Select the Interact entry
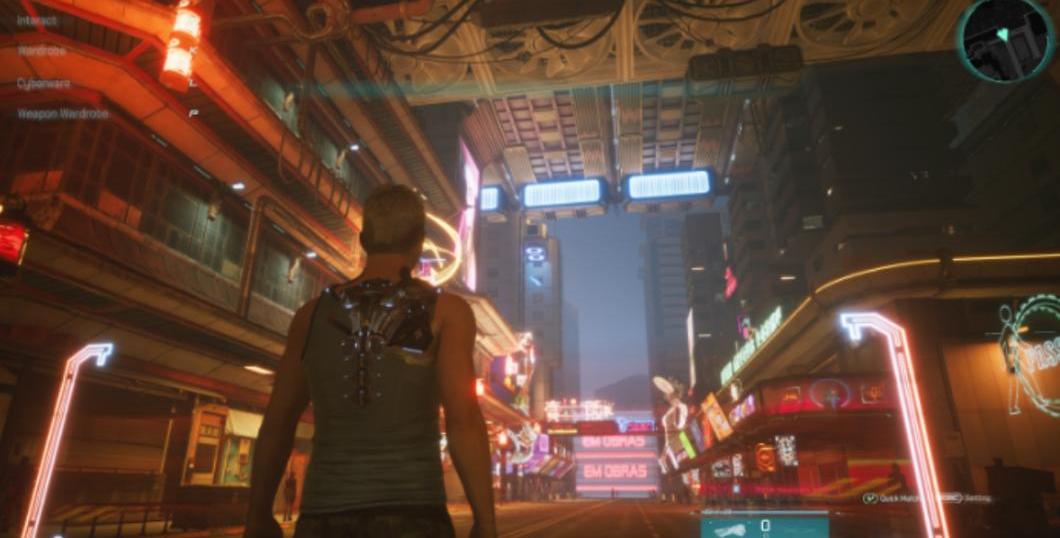The width and height of the screenshot is (1060, 538). click(x=38, y=19)
